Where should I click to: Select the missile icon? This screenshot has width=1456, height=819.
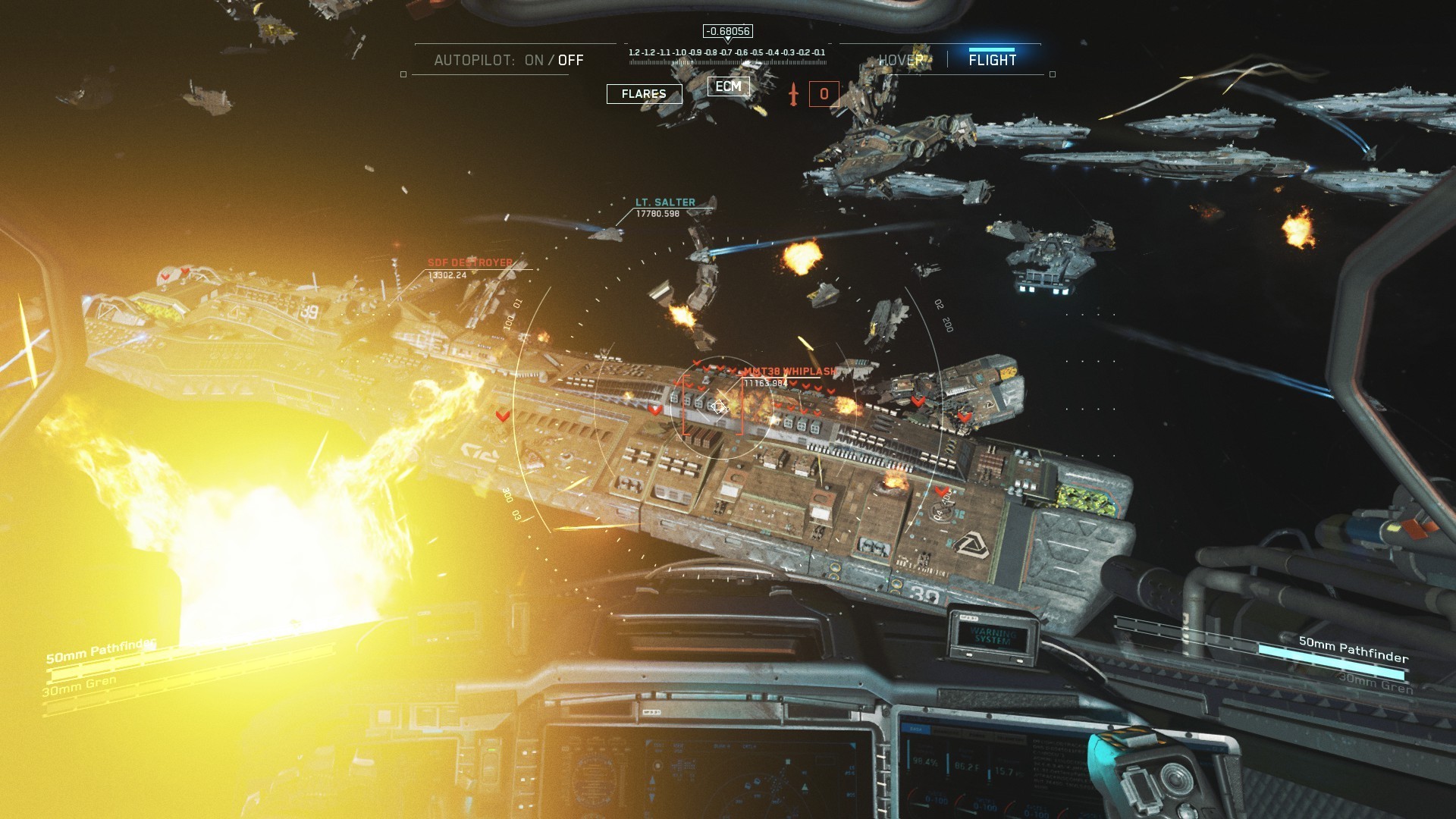[x=793, y=94]
